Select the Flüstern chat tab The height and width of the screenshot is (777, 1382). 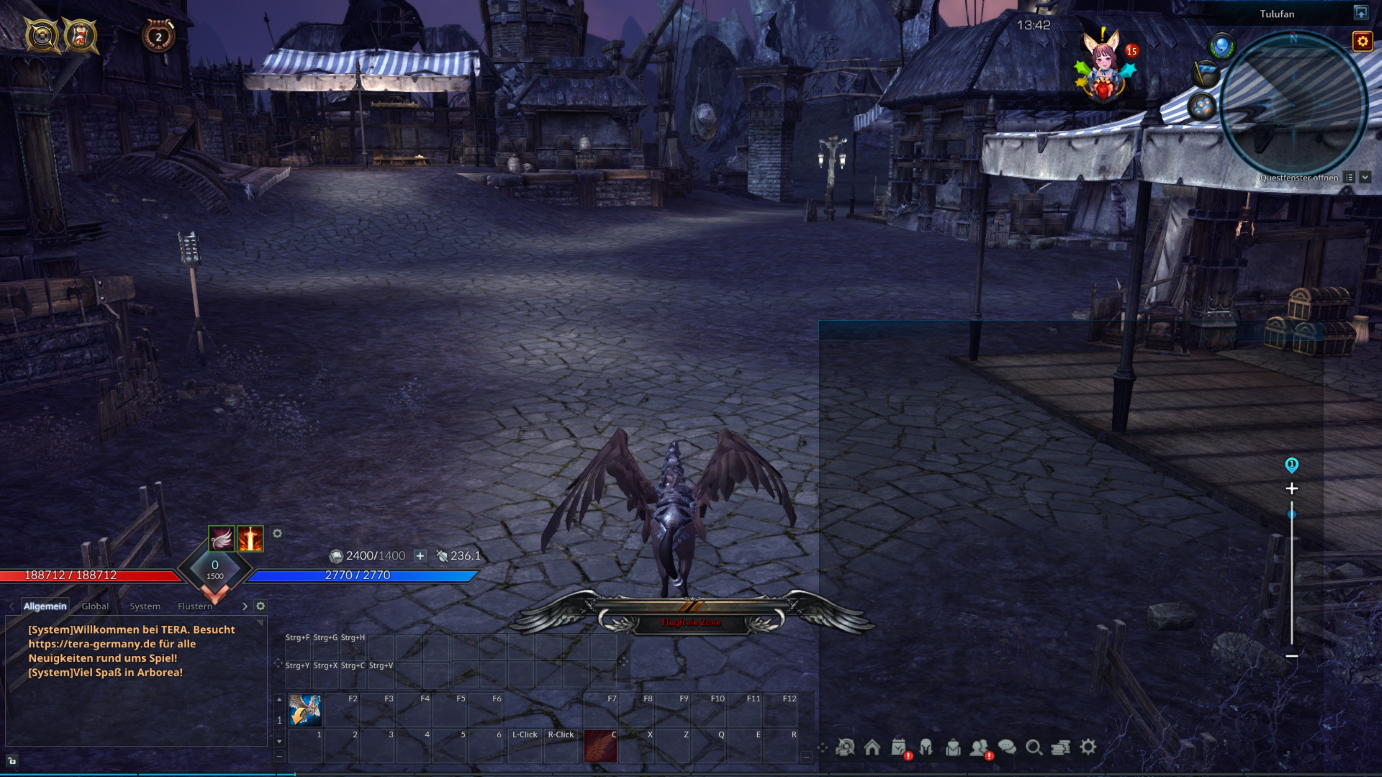195,606
